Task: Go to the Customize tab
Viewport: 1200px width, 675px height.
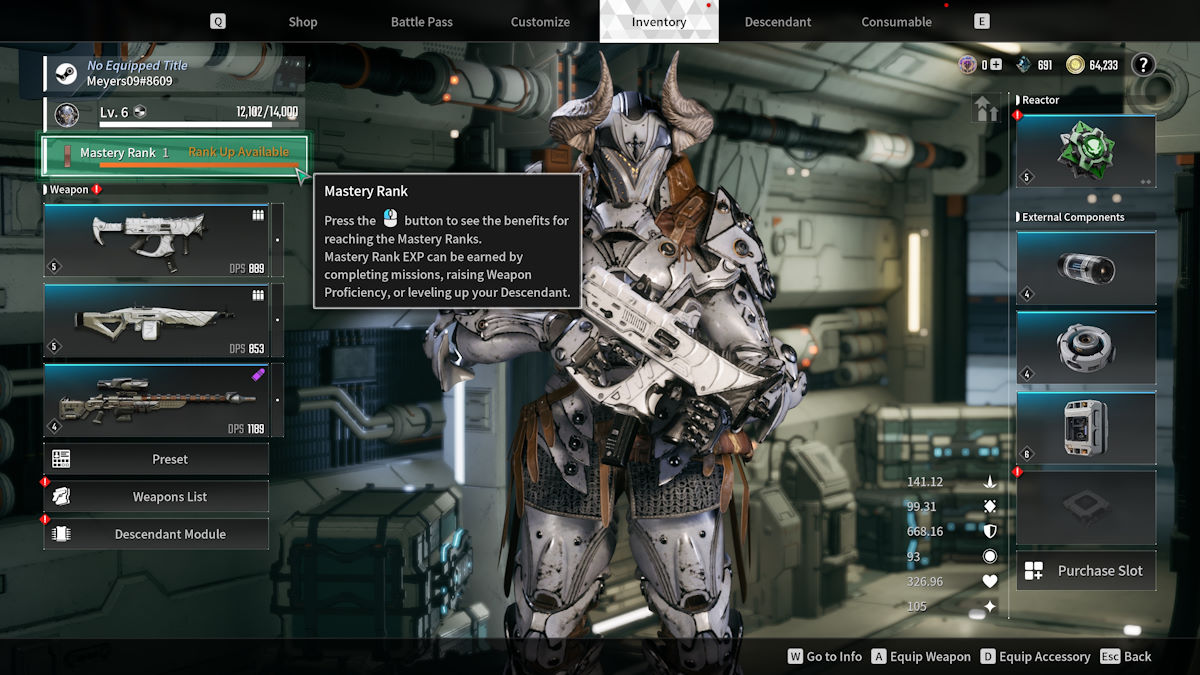Action: coord(540,22)
